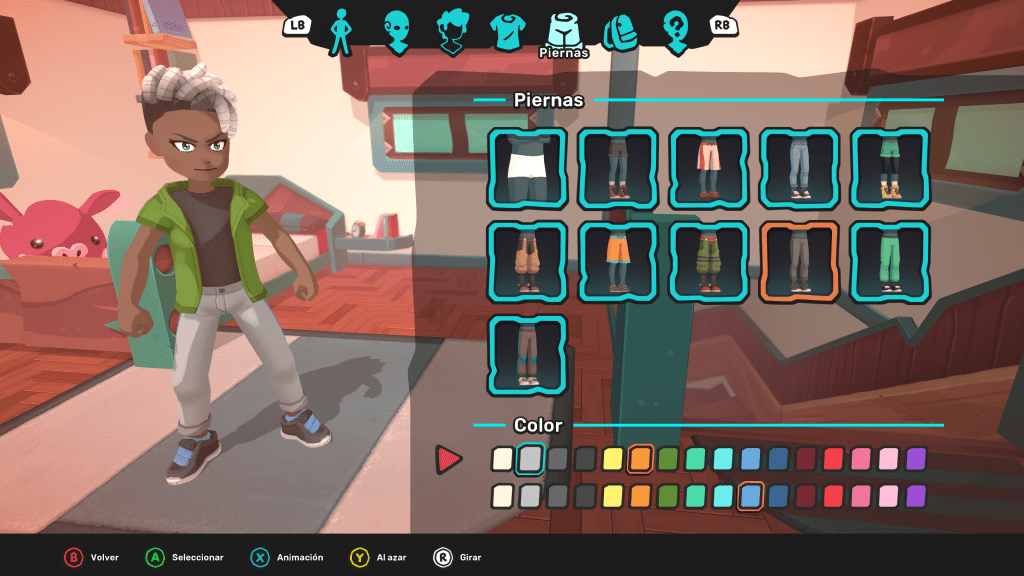Pick purple in the first color row
1024x576 pixels.
[x=916, y=459]
